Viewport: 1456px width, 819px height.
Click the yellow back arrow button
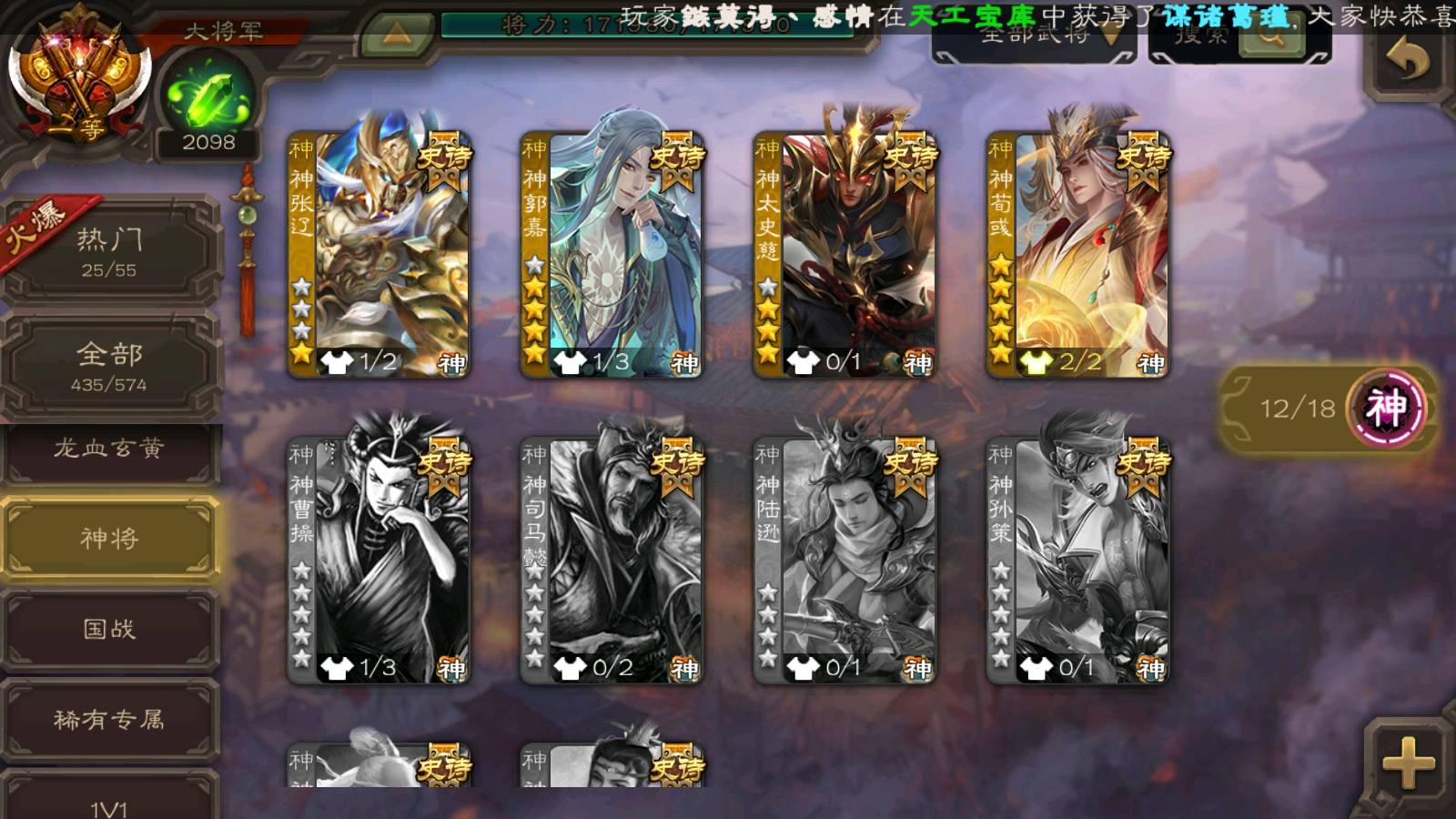[x=1407, y=60]
